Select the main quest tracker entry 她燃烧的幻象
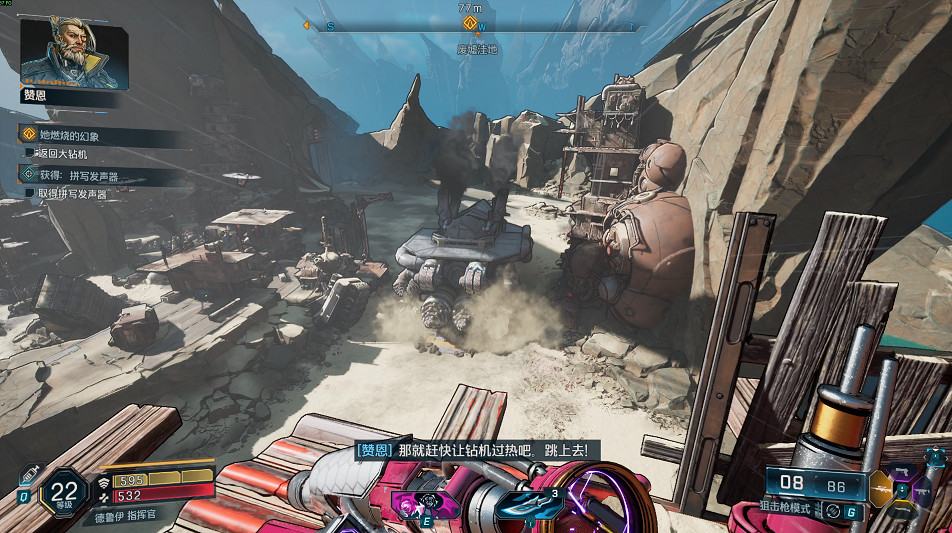952x533 pixels. 70,135
